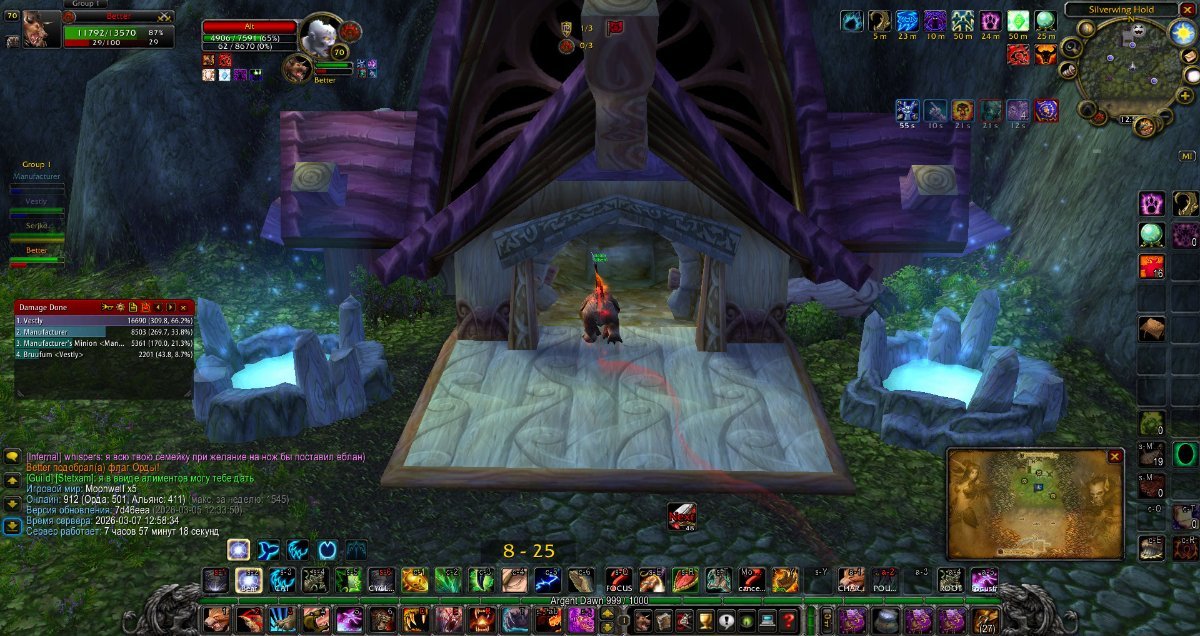The image size is (1200, 636).
Task: Close the Silverwing Hold minimap
Action: click(1190, 9)
